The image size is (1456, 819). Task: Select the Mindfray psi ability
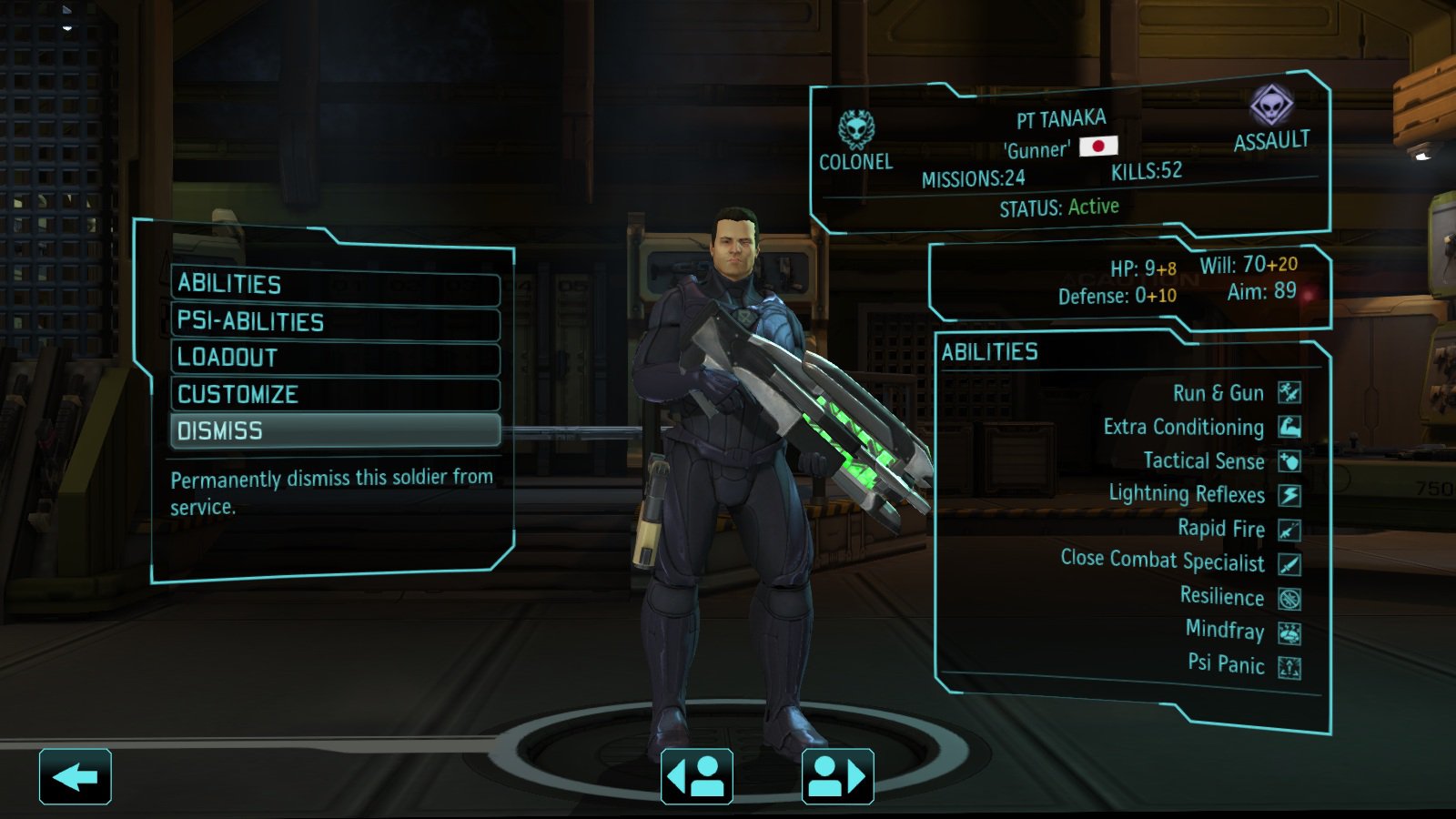click(1225, 631)
